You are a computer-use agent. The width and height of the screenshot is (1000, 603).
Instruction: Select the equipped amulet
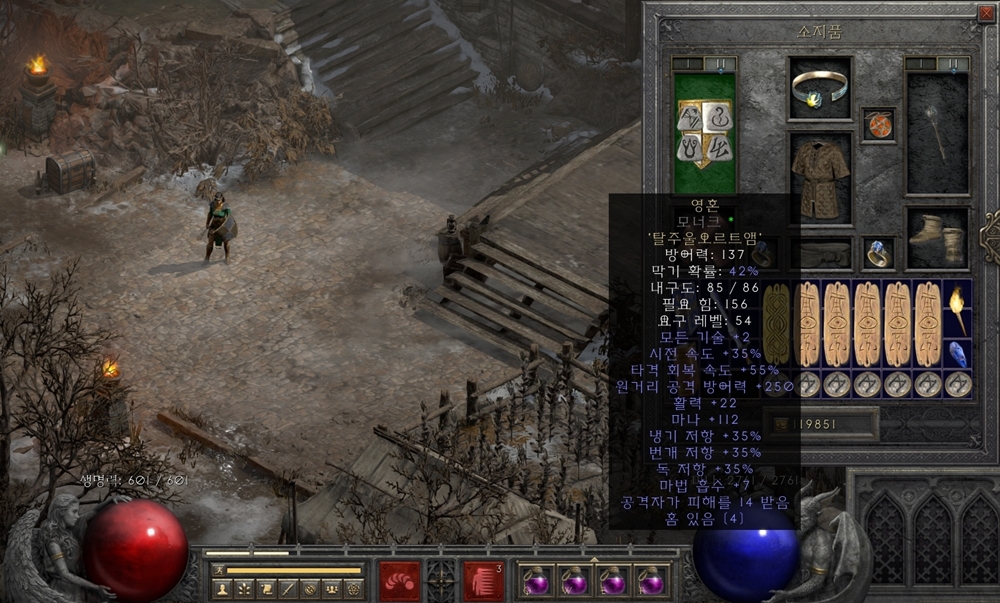879,124
